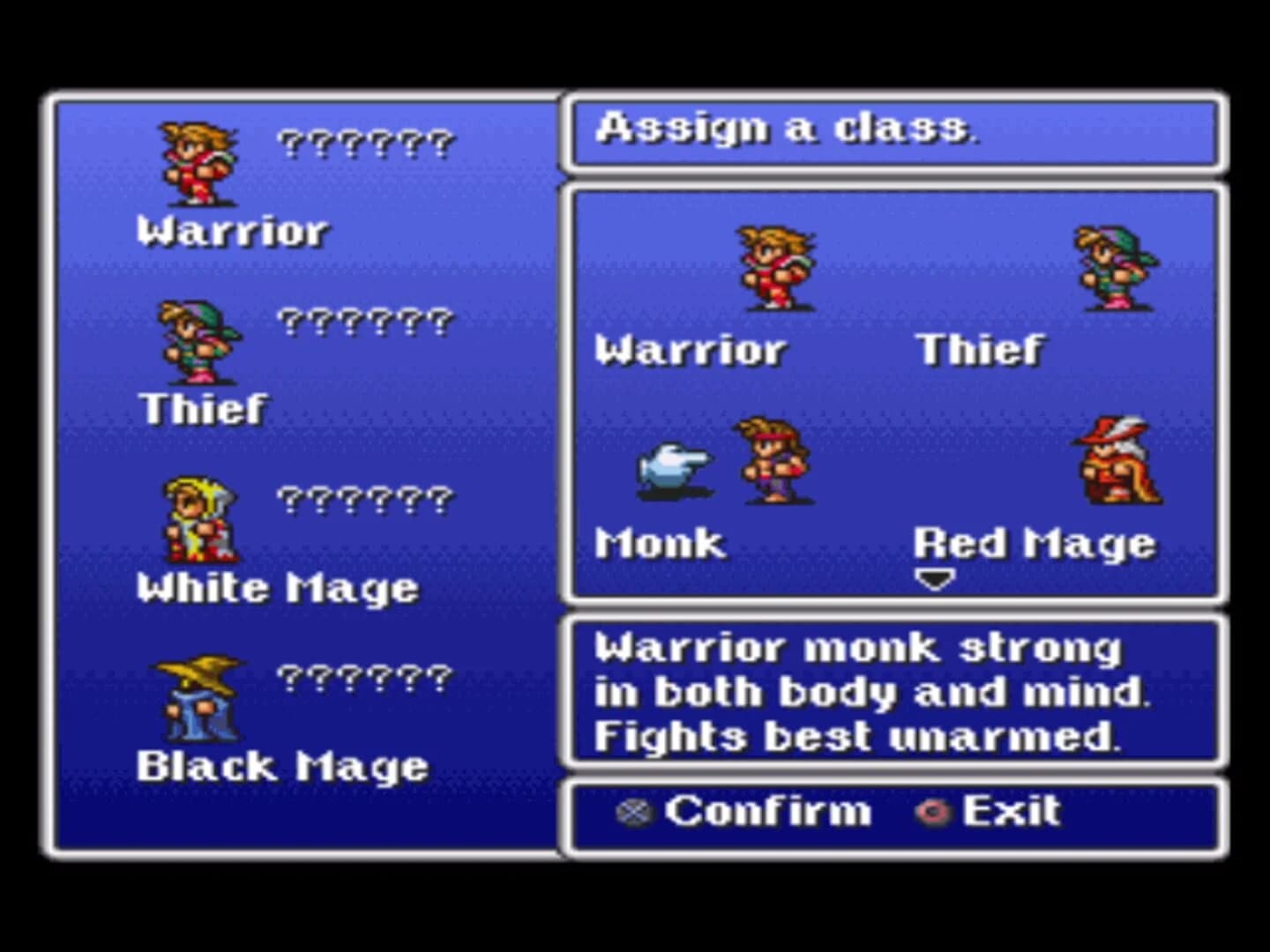Select the Warrior class label
Screen dimensions: 1270x952
[691, 349]
